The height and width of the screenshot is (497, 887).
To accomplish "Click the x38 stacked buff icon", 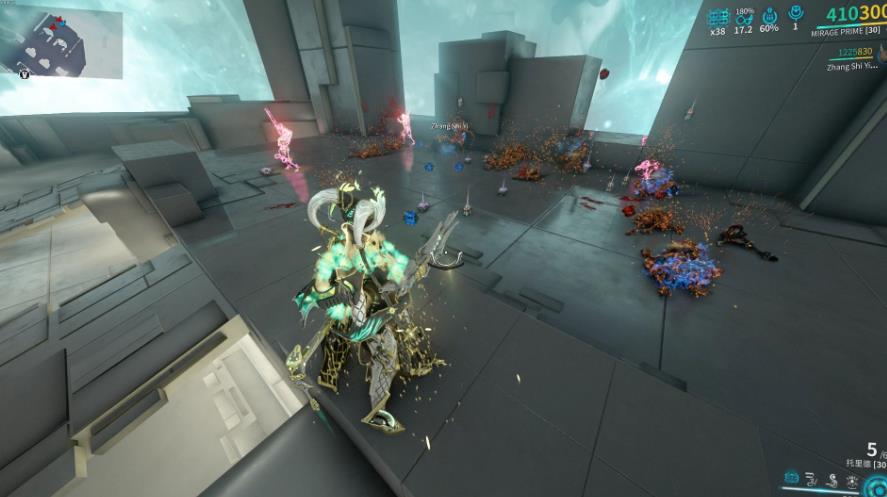I will [718, 16].
